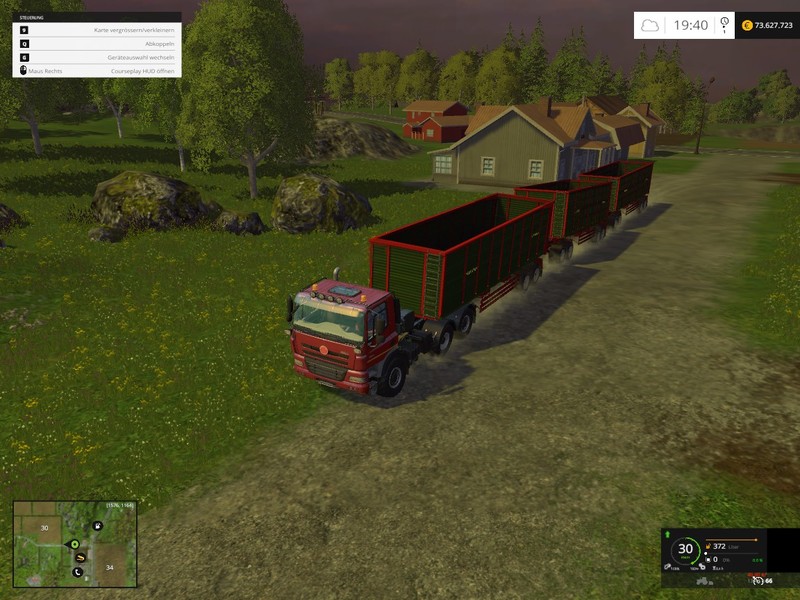Image resolution: width=800 pixels, height=600 pixels.
Task: Select the phone marker on the minimap
Action: (x=77, y=572)
